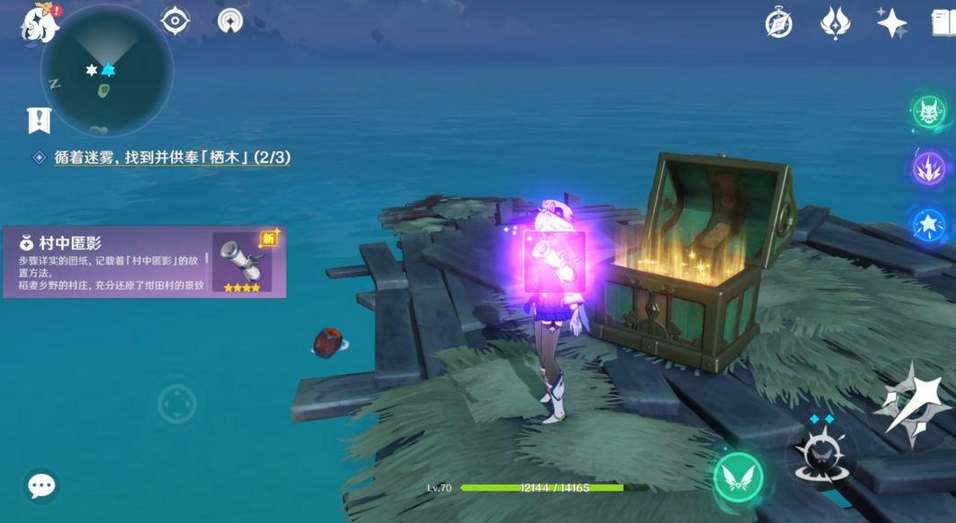
Task: Activate the eye-shaped elemental sight icon
Action: (x=176, y=21)
